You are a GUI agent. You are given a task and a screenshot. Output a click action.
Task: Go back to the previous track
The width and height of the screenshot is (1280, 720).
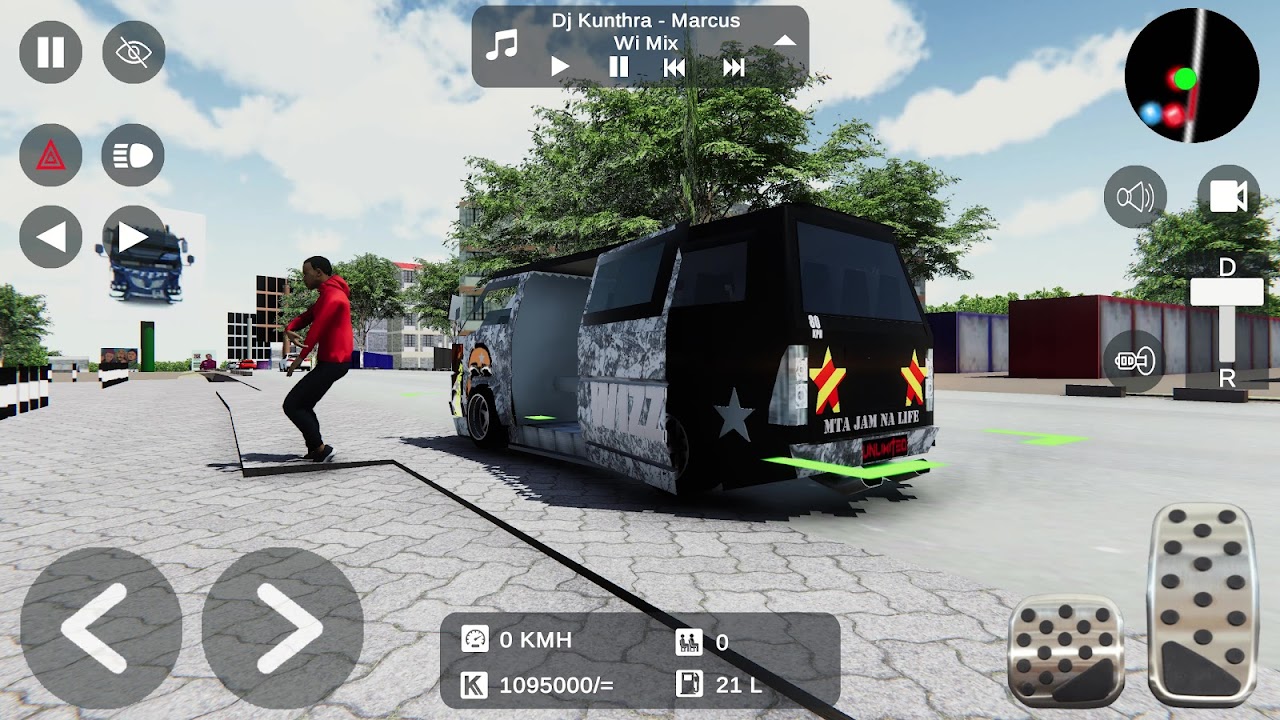(x=676, y=68)
